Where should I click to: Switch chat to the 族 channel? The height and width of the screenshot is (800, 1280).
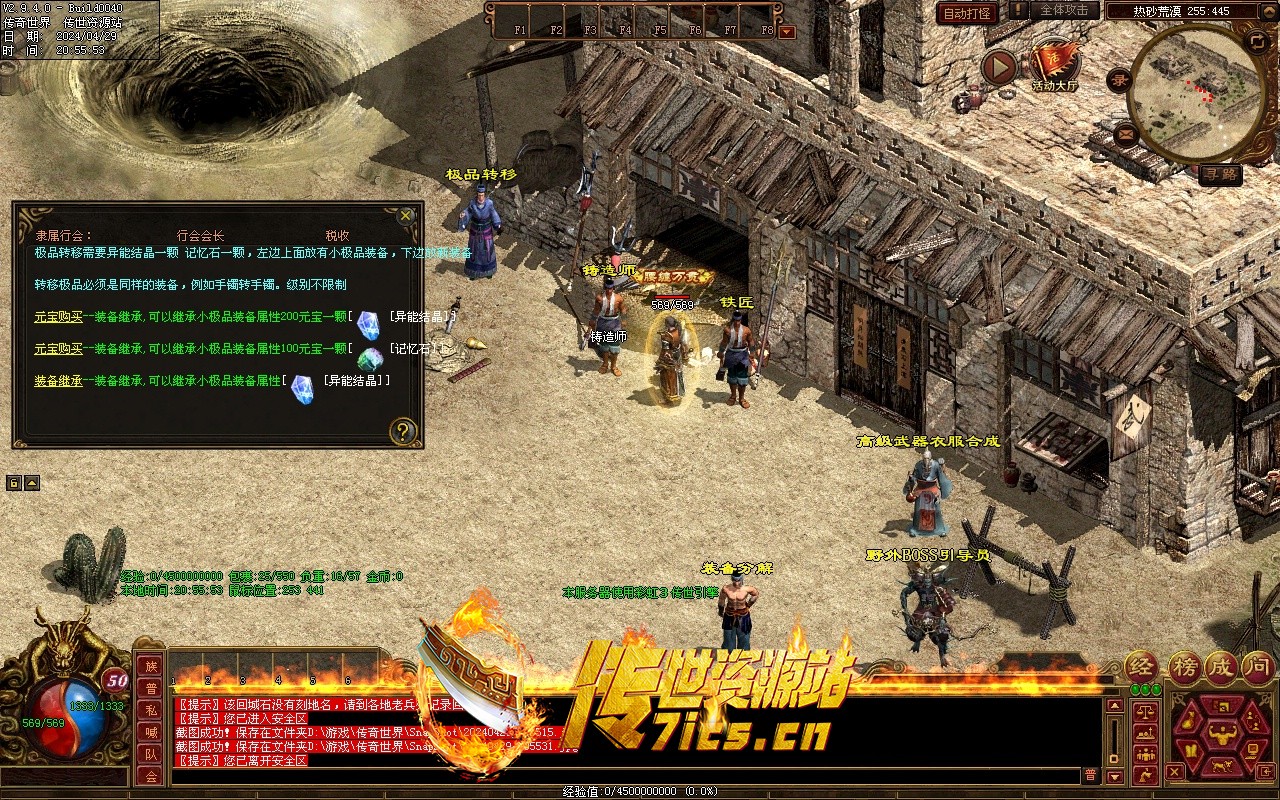point(150,667)
